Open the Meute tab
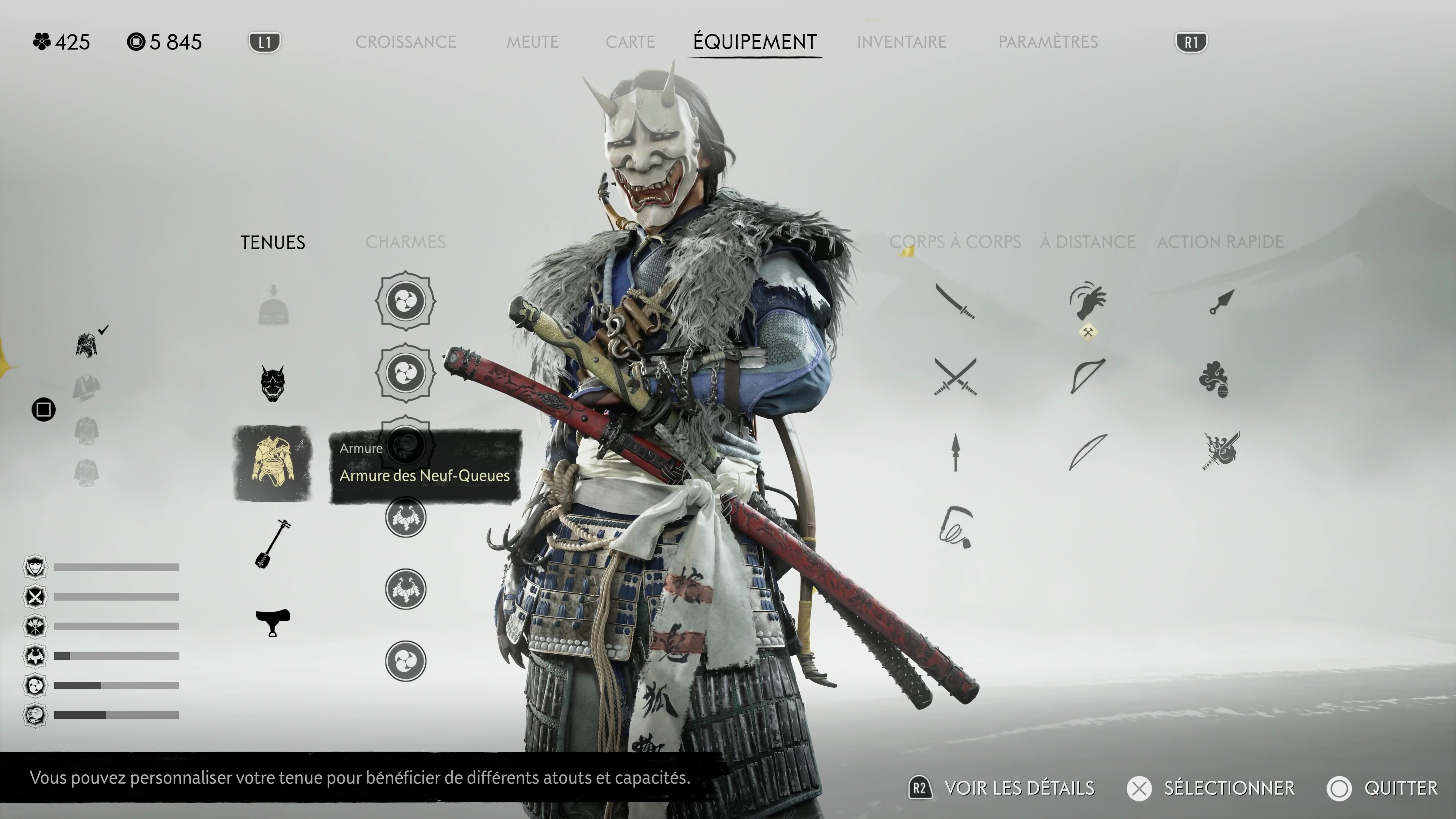This screenshot has width=1456, height=819. pos(532,42)
